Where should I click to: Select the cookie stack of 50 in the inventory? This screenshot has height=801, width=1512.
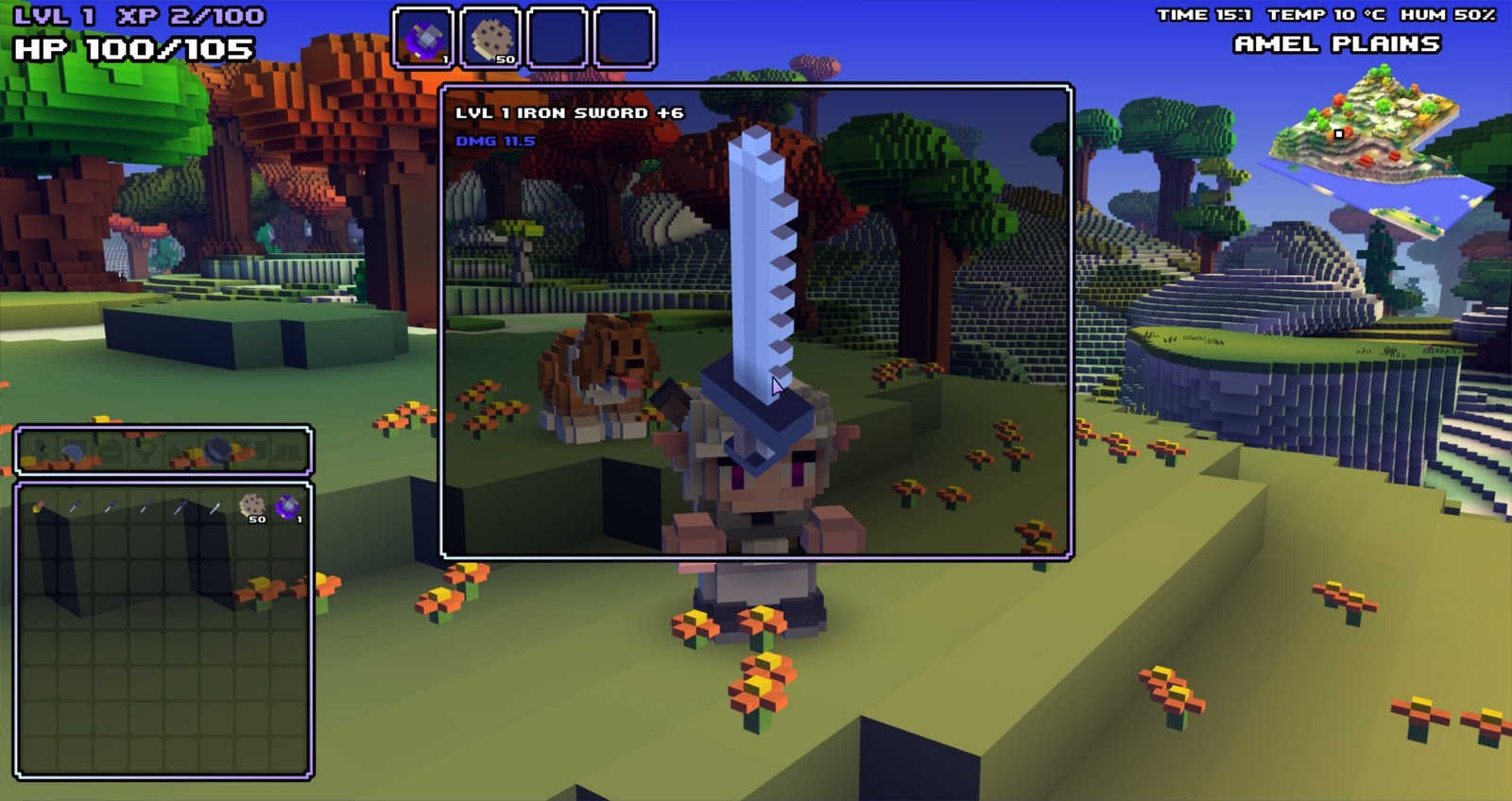pyautogui.click(x=251, y=507)
